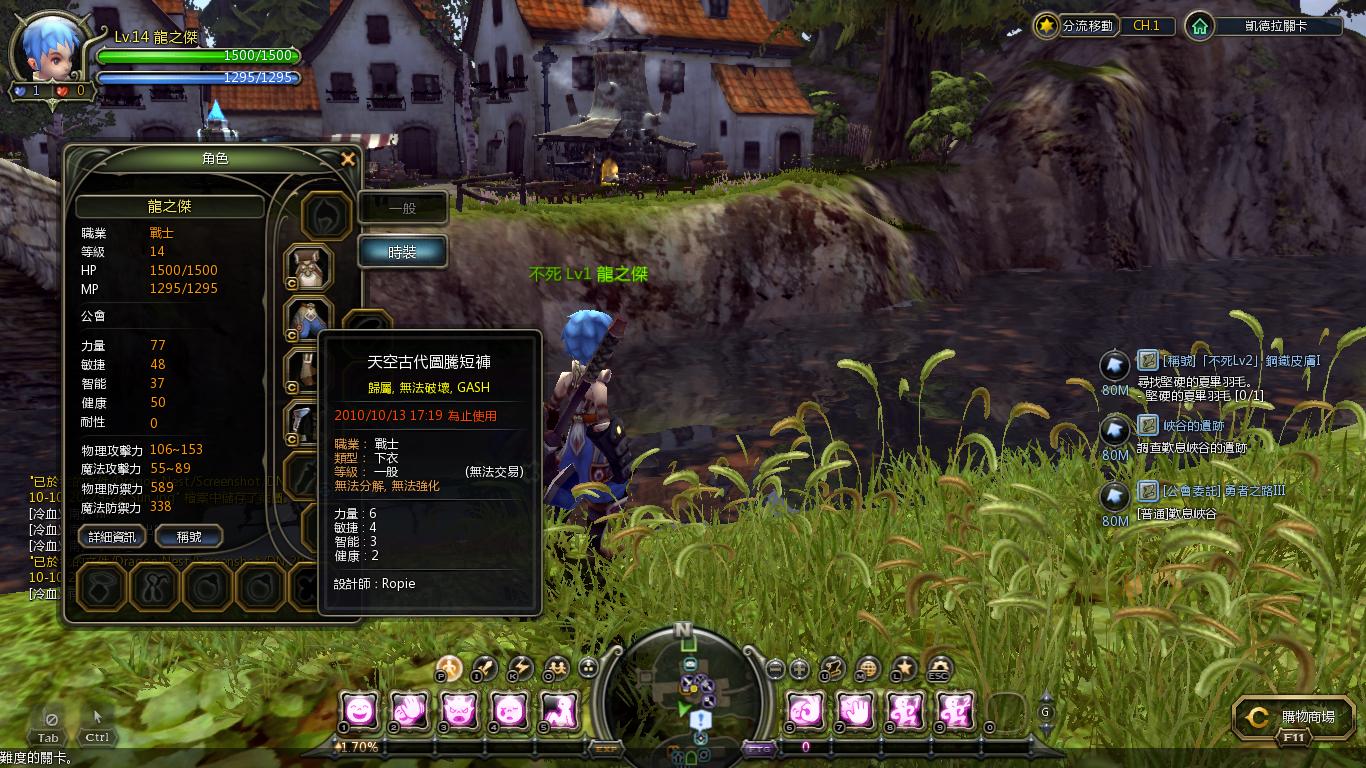Screen dimensions: 1366x768
Task: Switch to the 時裝 costume tab
Action: click(402, 252)
